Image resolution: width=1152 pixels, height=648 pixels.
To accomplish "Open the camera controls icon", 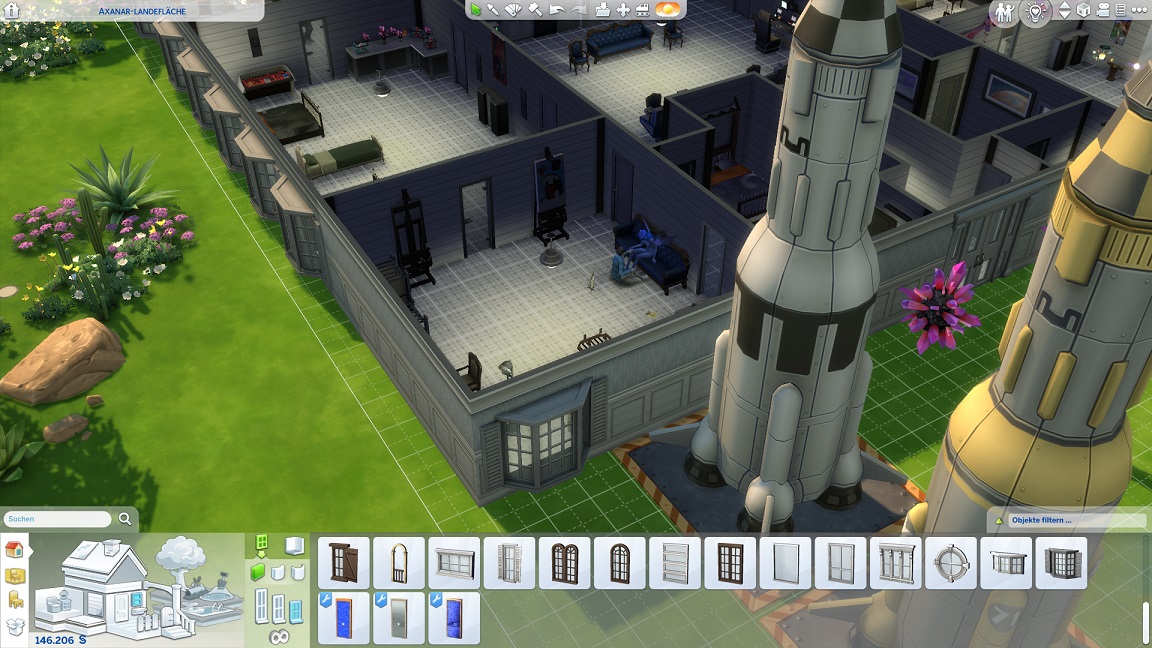I will (x=1104, y=10).
